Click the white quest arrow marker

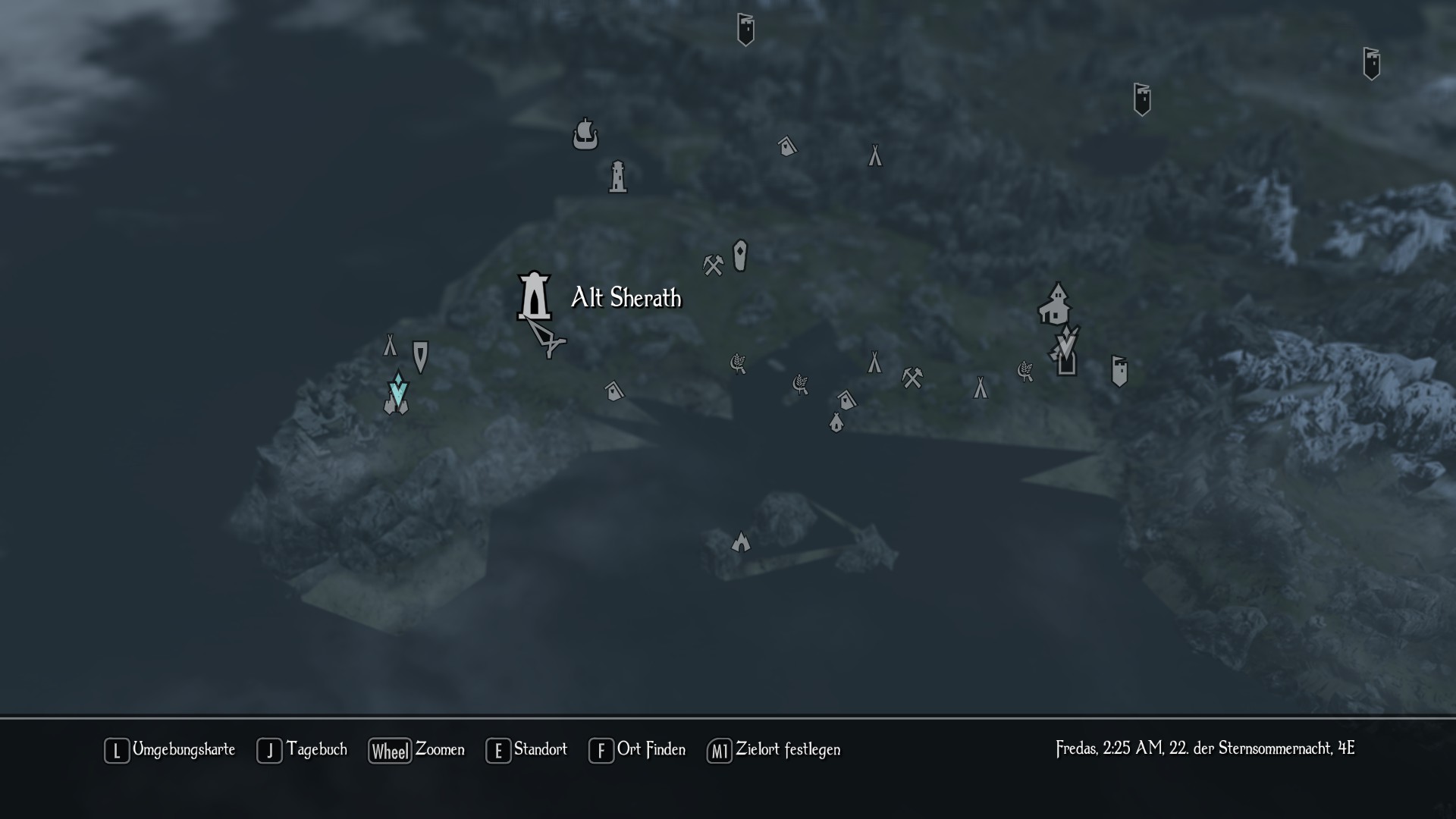coord(1067,343)
